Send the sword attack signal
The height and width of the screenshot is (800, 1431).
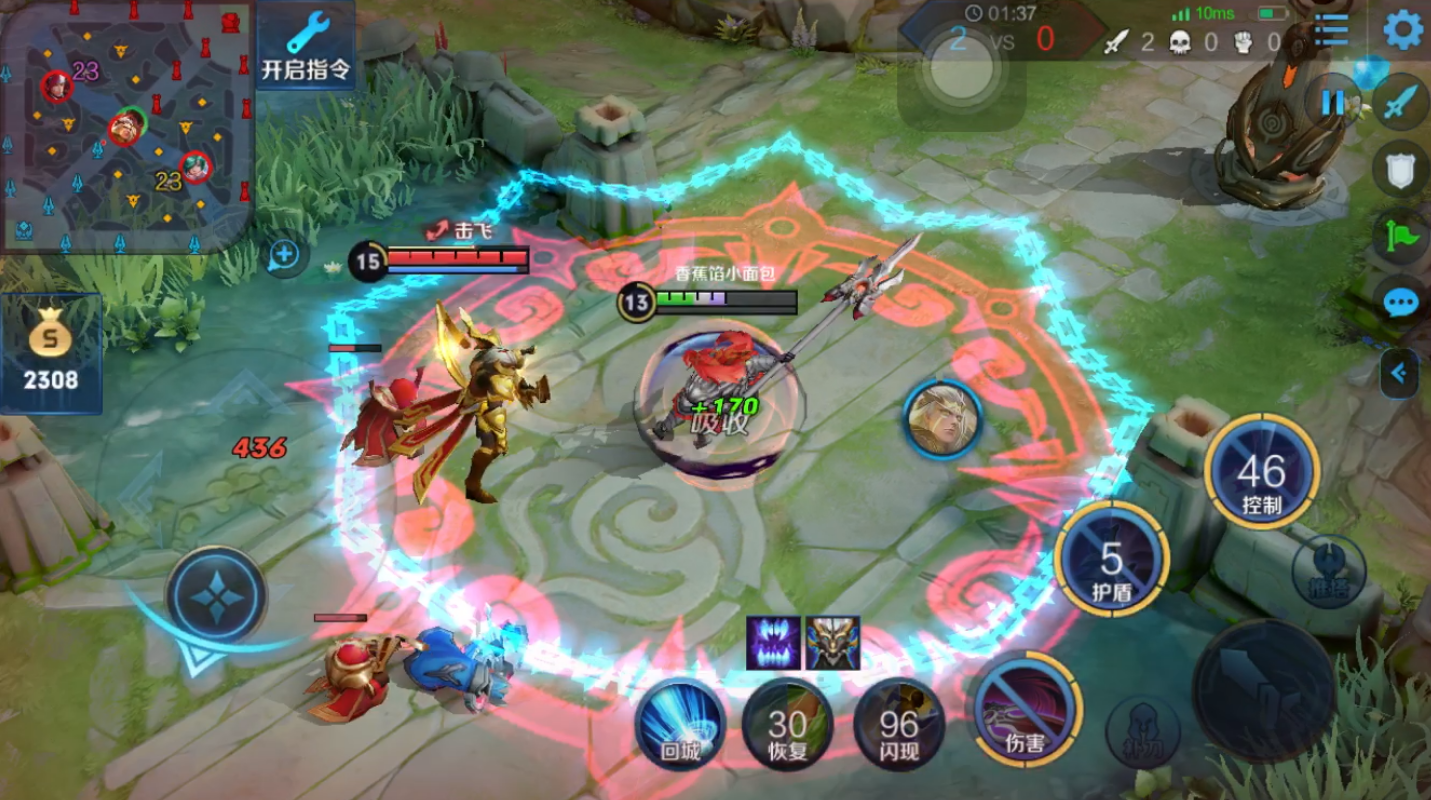(1401, 103)
